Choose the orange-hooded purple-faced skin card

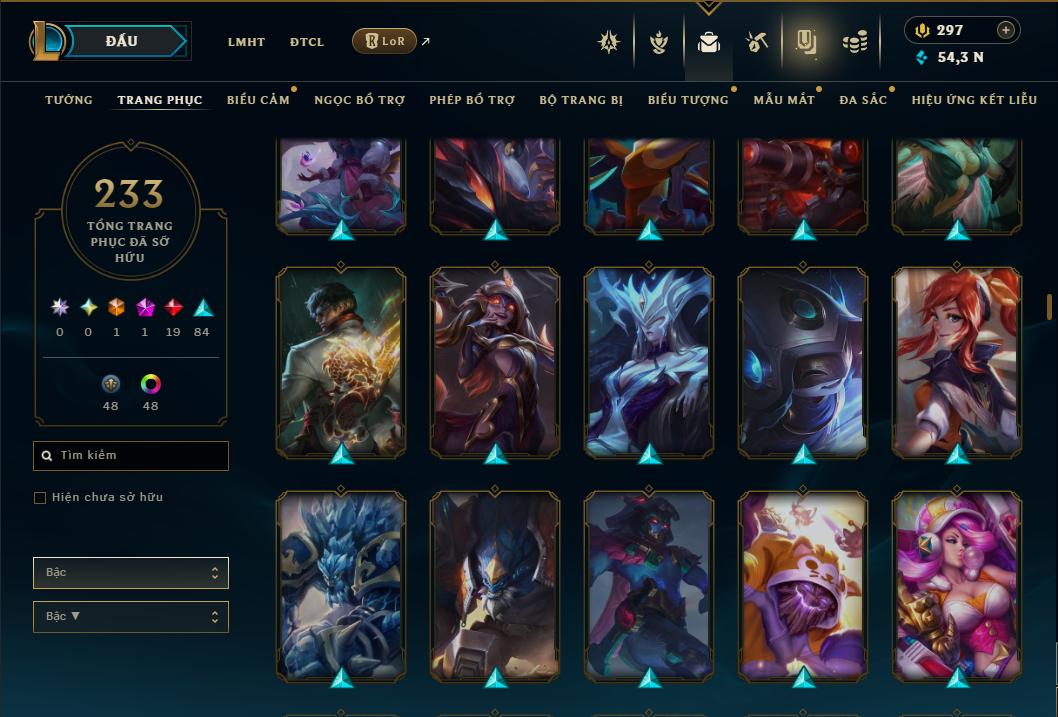[803, 585]
